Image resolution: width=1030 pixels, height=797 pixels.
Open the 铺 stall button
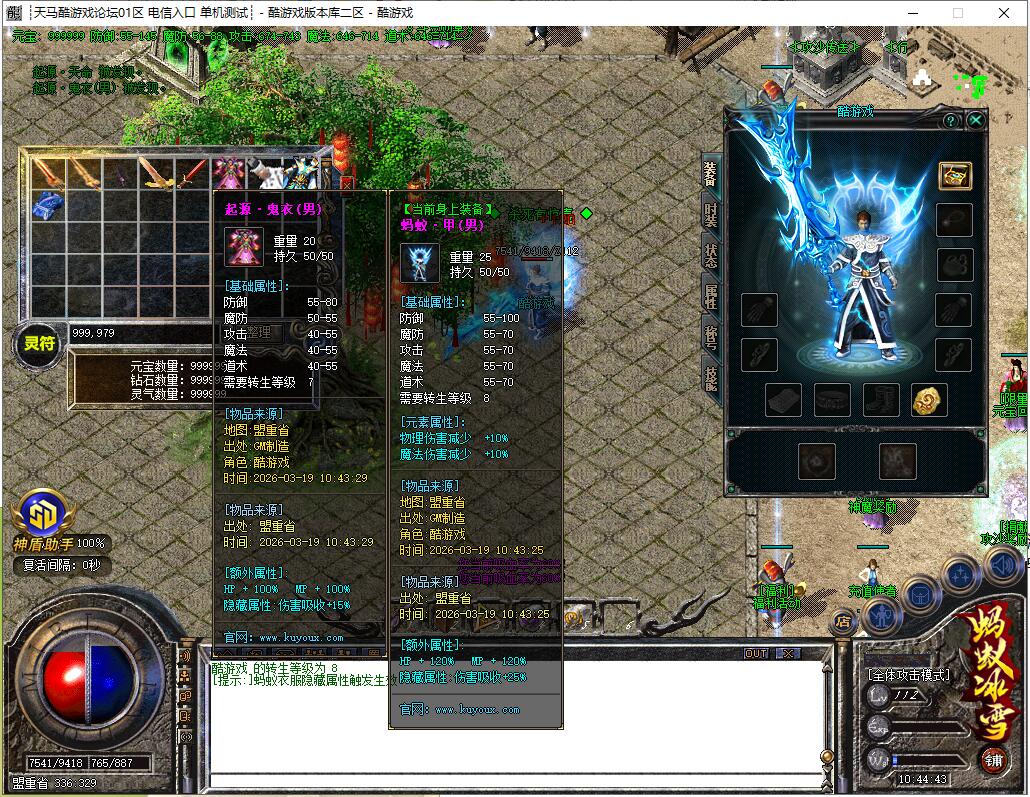pos(993,759)
